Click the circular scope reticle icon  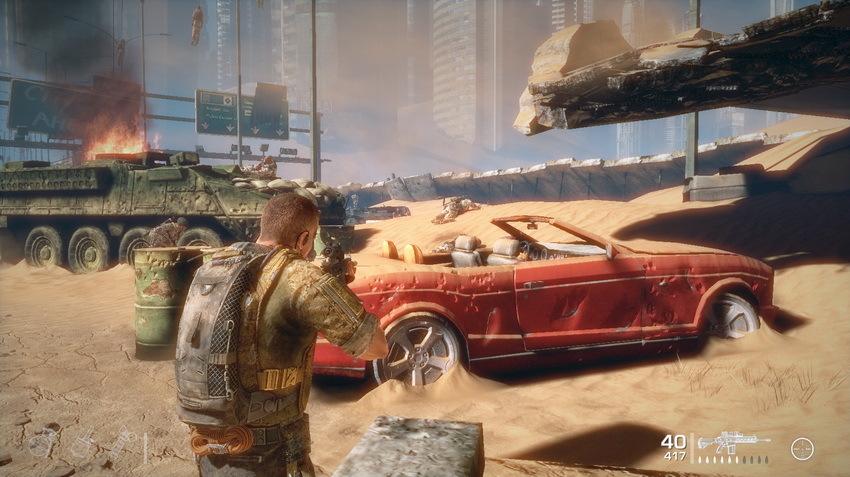[801, 448]
